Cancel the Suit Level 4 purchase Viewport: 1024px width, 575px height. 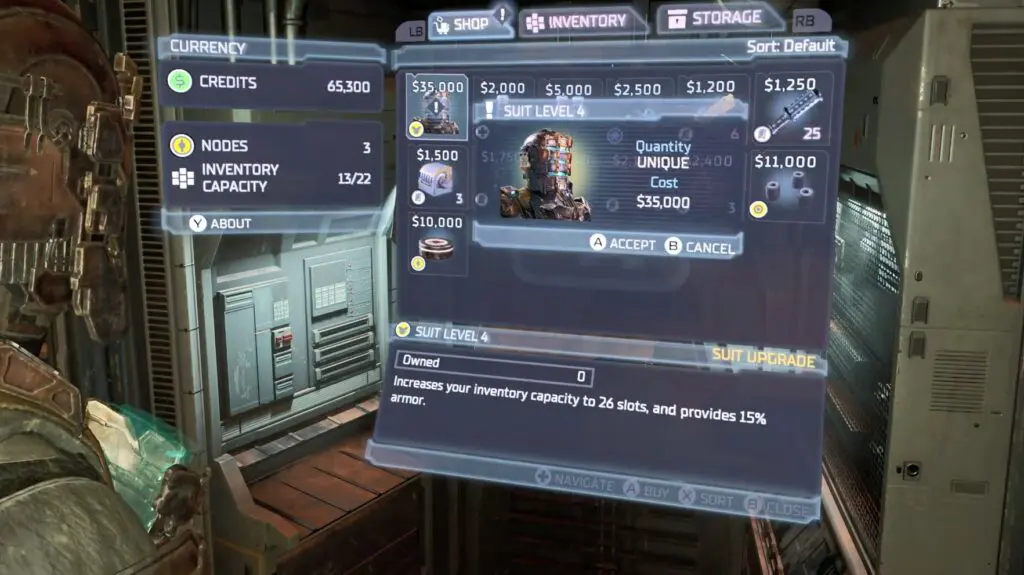tap(700, 247)
